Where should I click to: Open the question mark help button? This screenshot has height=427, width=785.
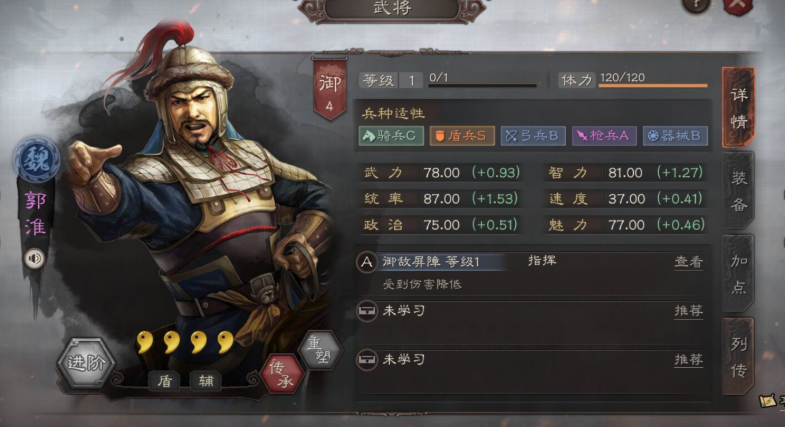pyautogui.click(x=698, y=4)
